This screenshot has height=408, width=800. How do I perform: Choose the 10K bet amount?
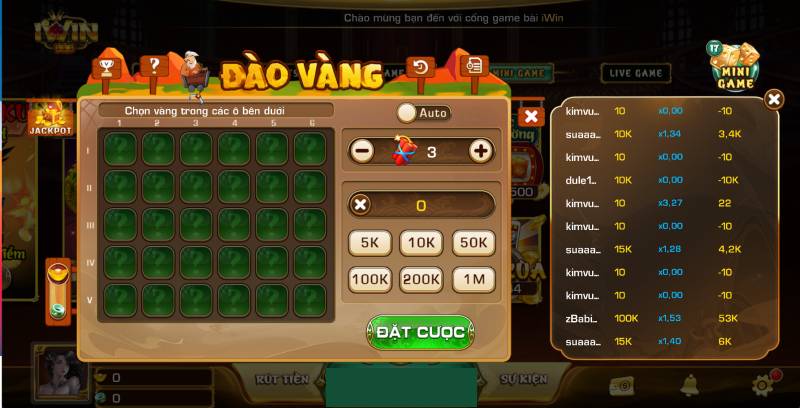(x=421, y=242)
